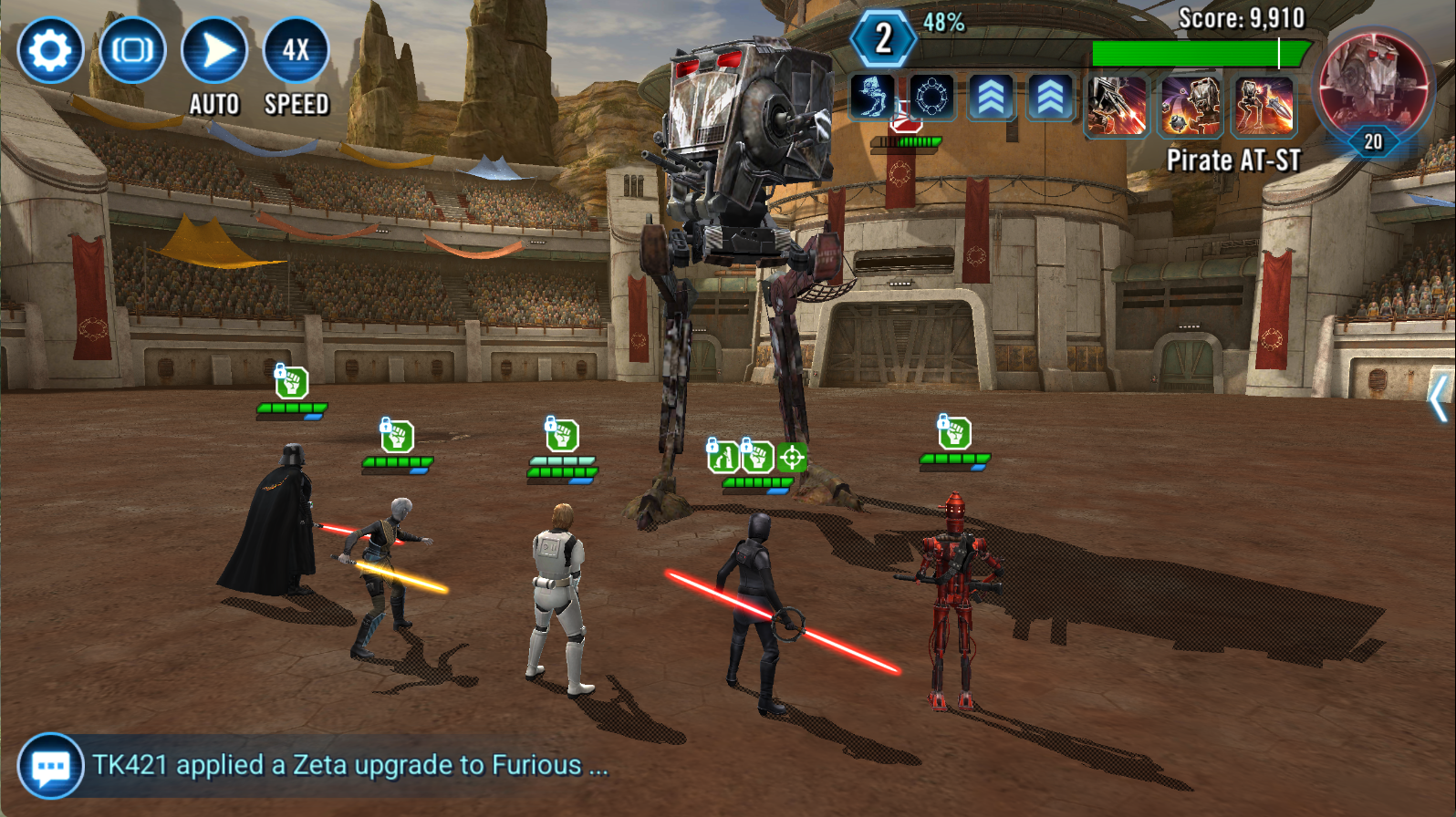Read the TK421 Zeta upgrade chat message
The height and width of the screenshot is (817, 1456).
pos(350,765)
